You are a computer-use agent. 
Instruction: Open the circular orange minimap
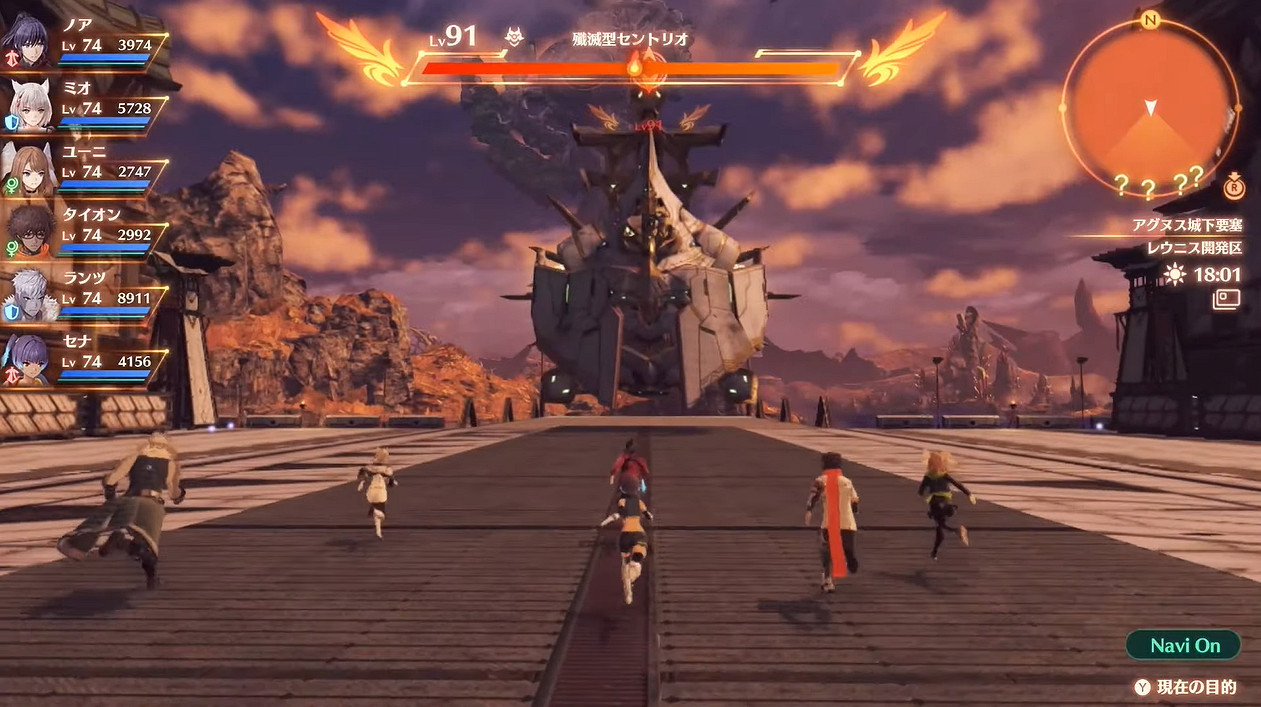click(x=1150, y=108)
